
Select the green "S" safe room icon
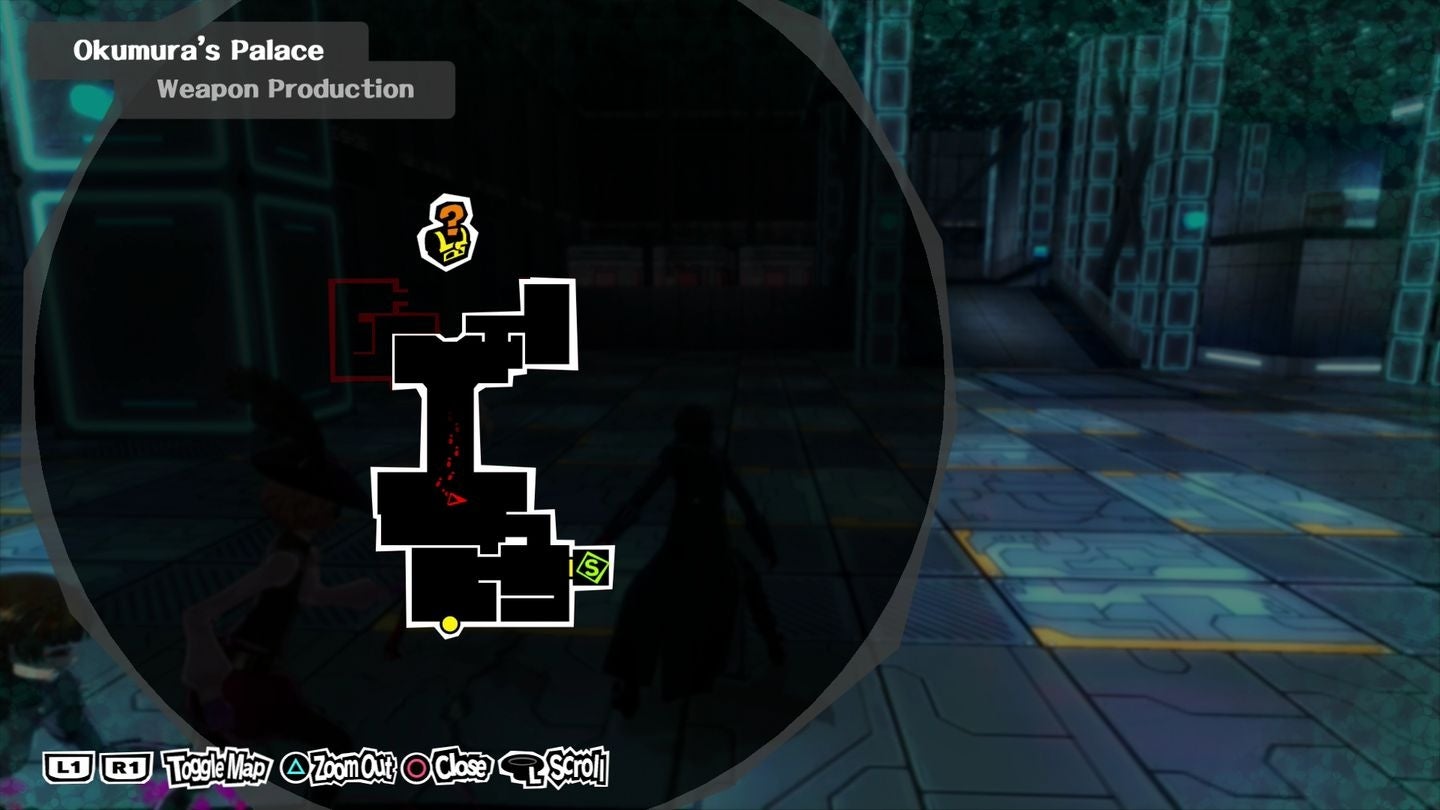tap(590, 566)
